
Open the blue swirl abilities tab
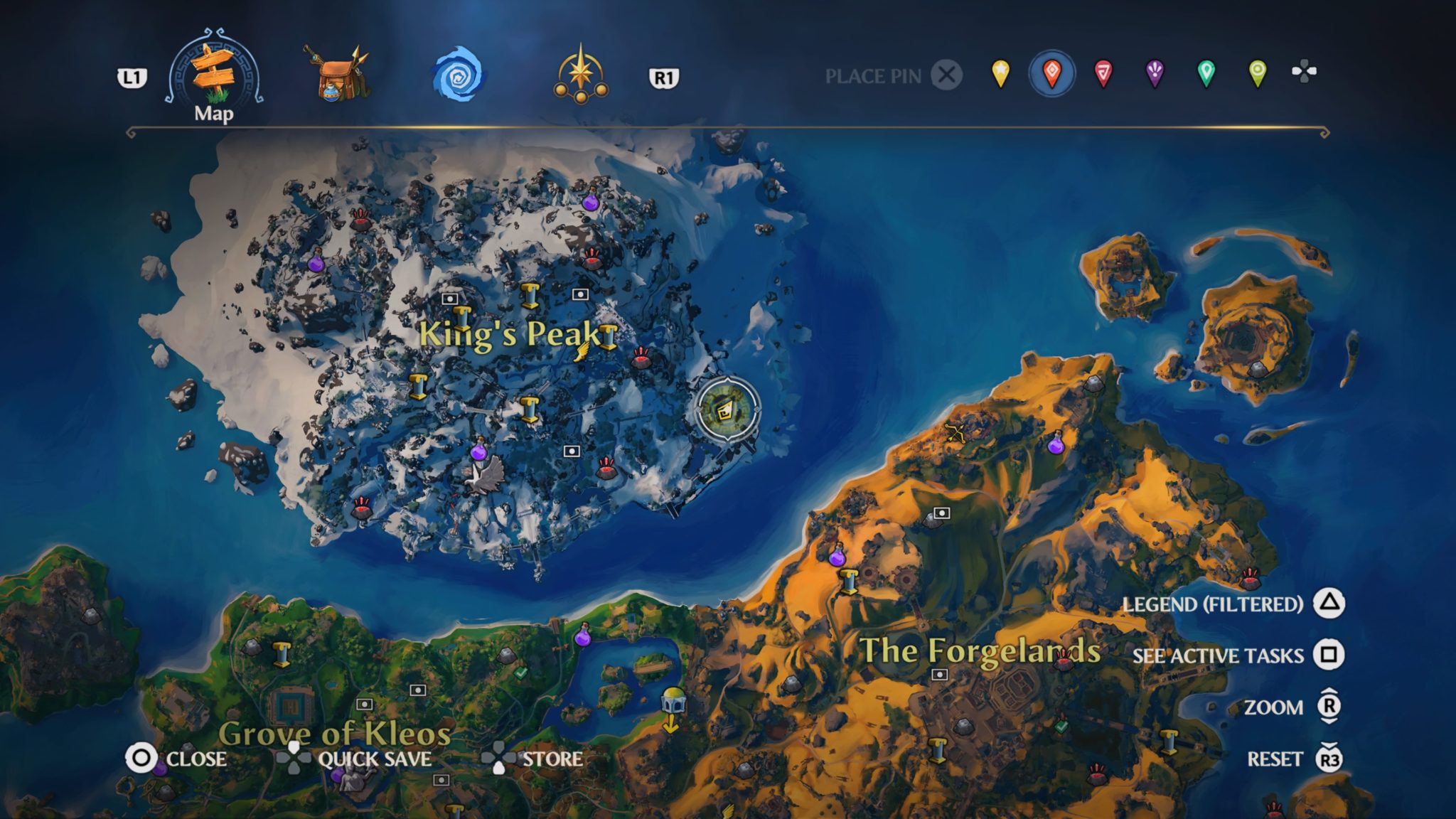click(x=459, y=74)
